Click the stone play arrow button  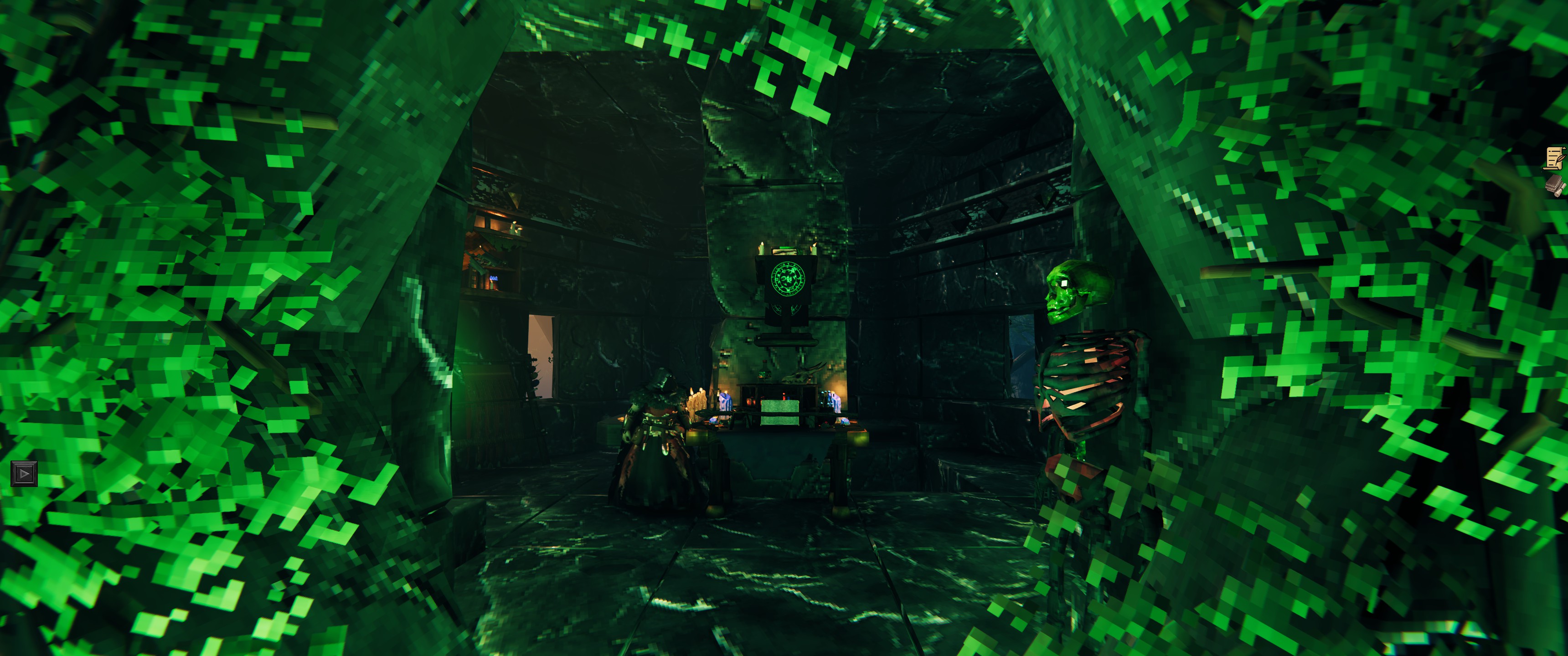point(24,473)
